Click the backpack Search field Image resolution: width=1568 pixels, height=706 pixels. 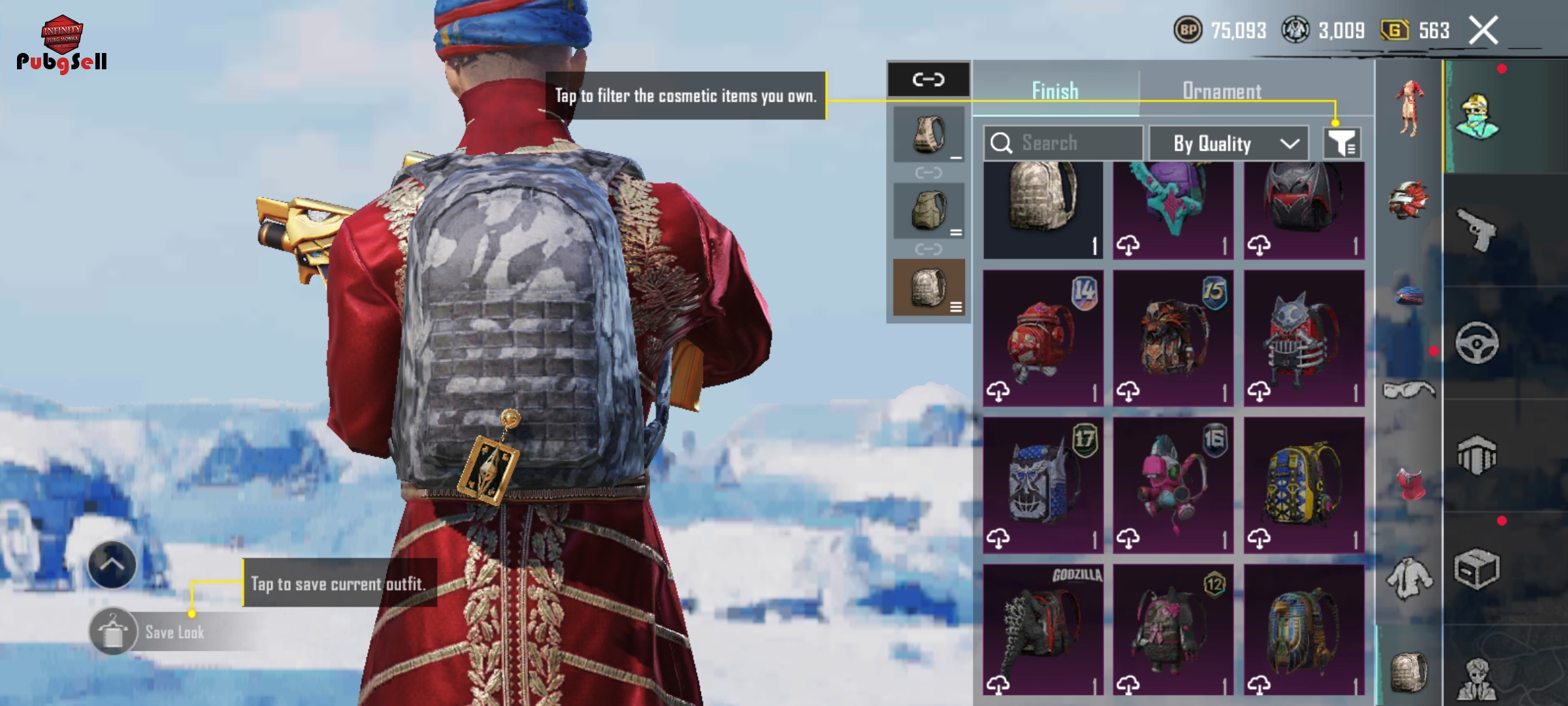click(1063, 143)
